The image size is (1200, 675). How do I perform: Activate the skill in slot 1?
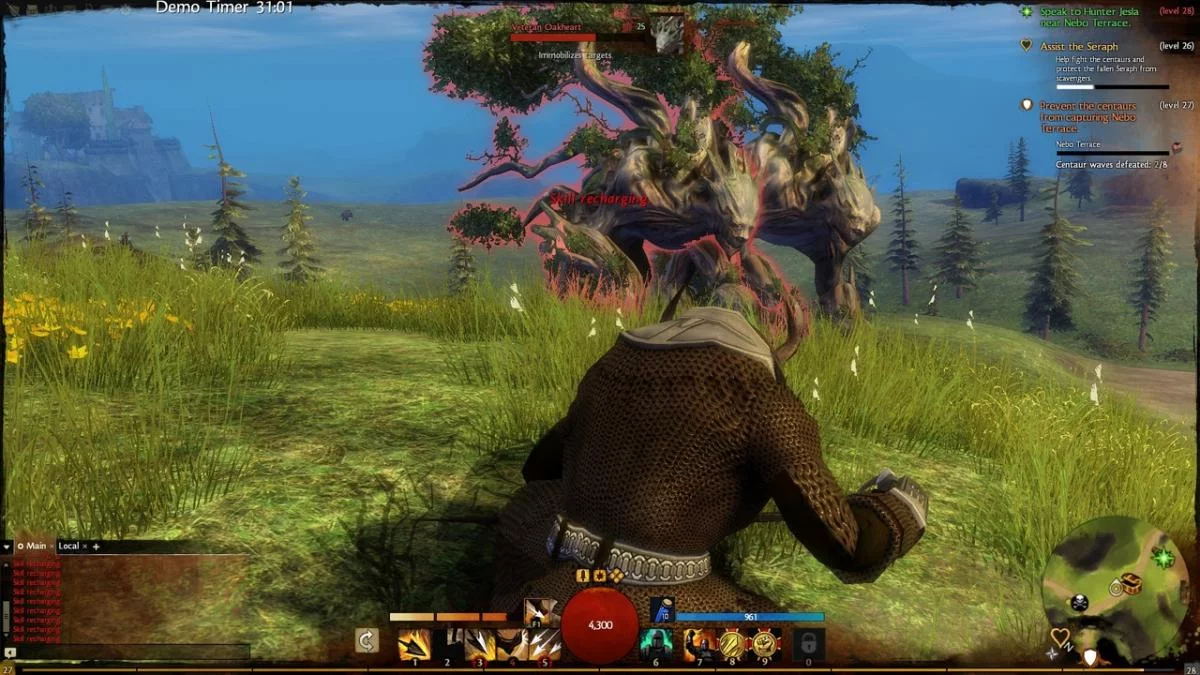414,644
